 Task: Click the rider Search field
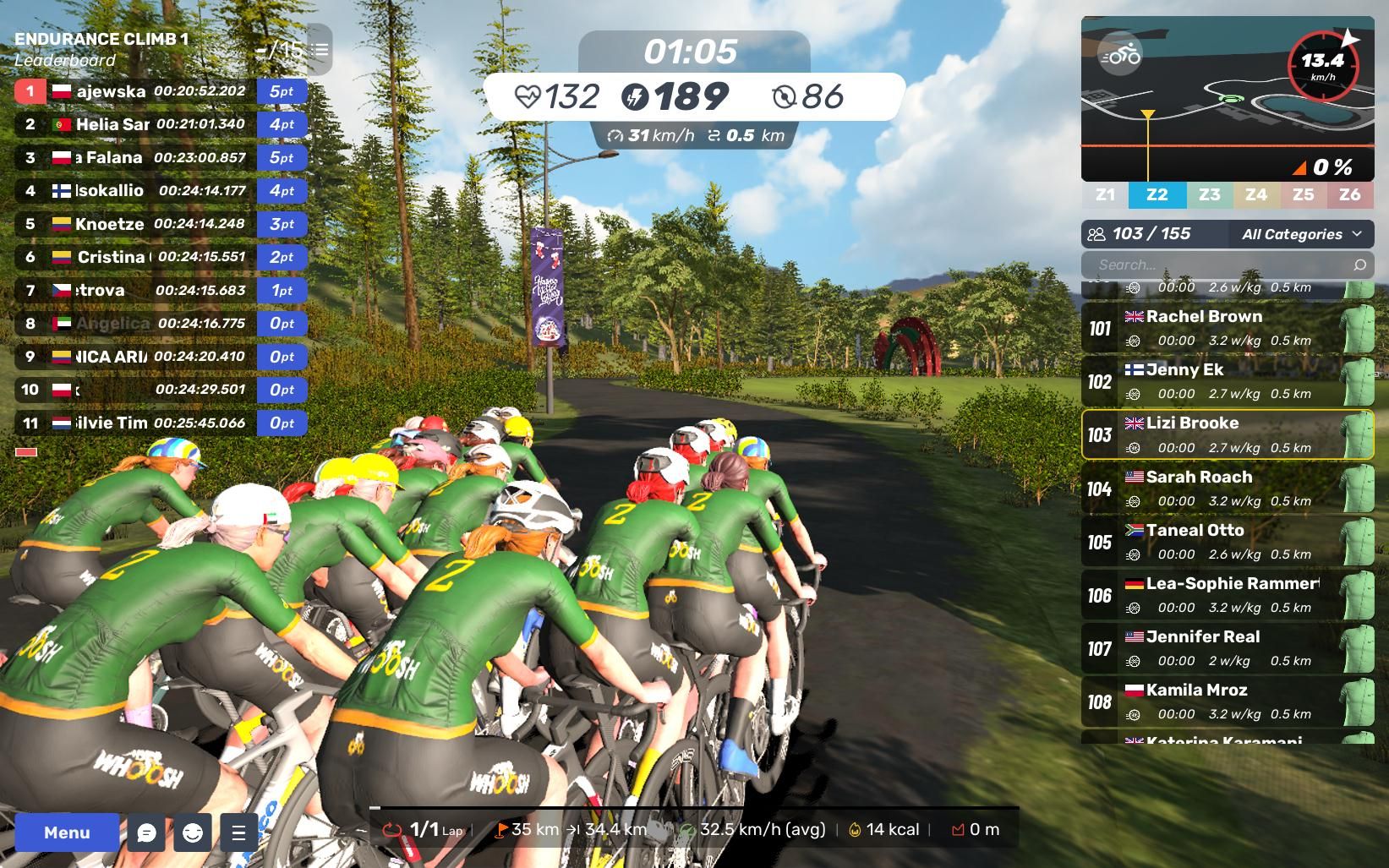click(x=1217, y=265)
